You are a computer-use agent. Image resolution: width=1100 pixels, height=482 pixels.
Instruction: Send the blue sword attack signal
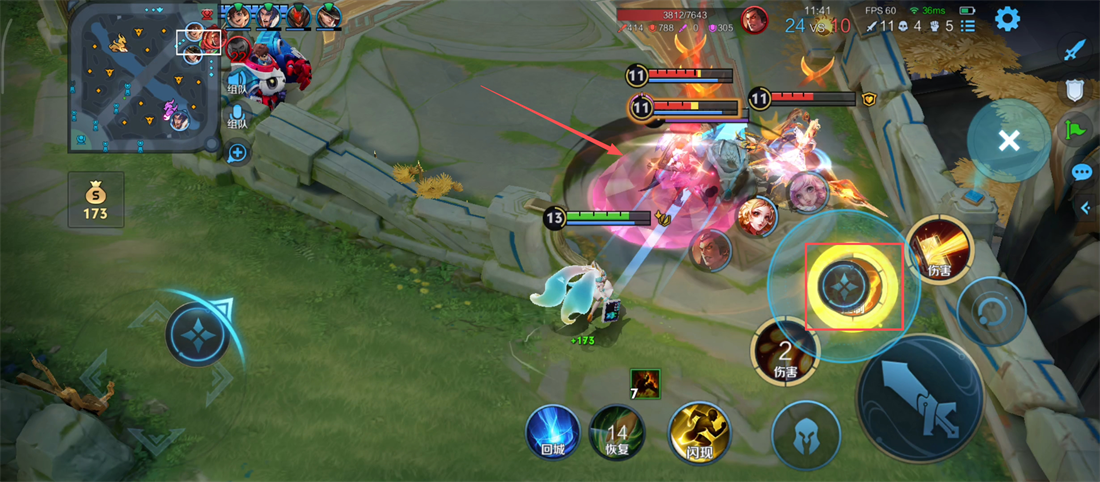click(1074, 49)
